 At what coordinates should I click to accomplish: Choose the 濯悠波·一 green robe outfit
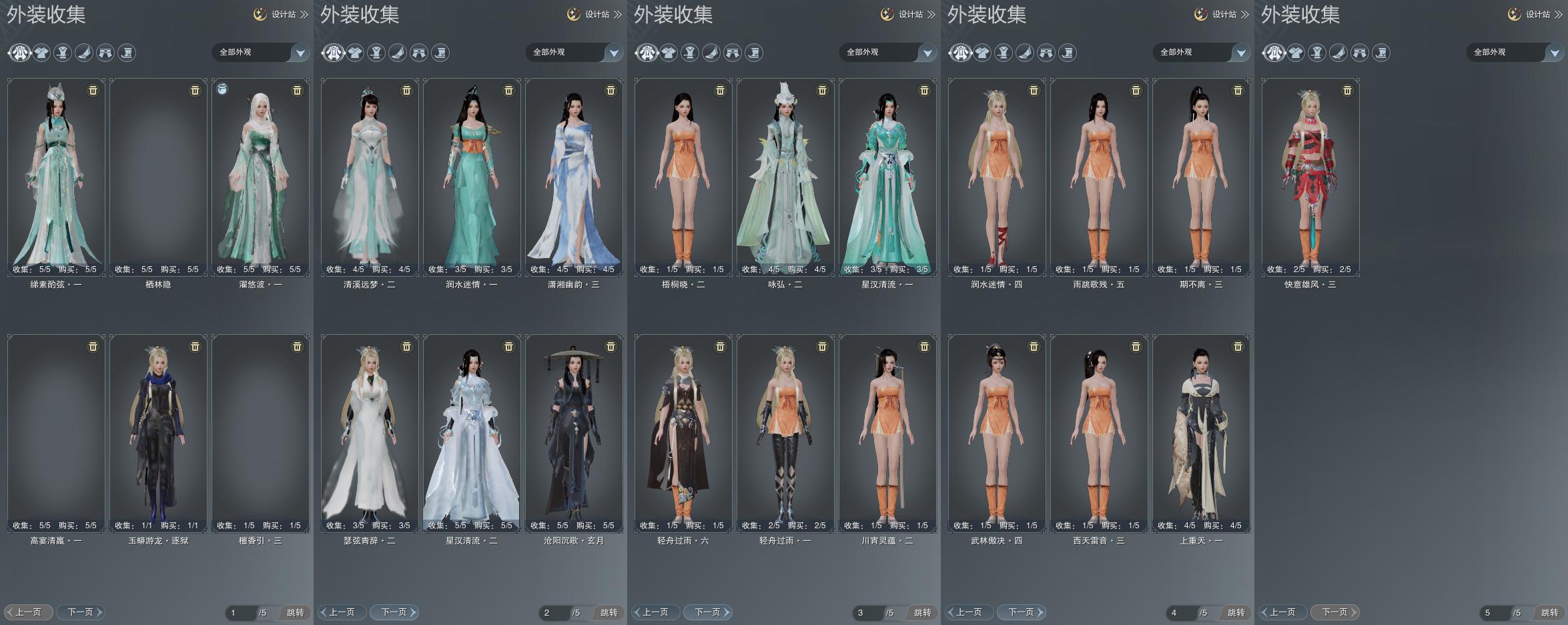pos(260,173)
